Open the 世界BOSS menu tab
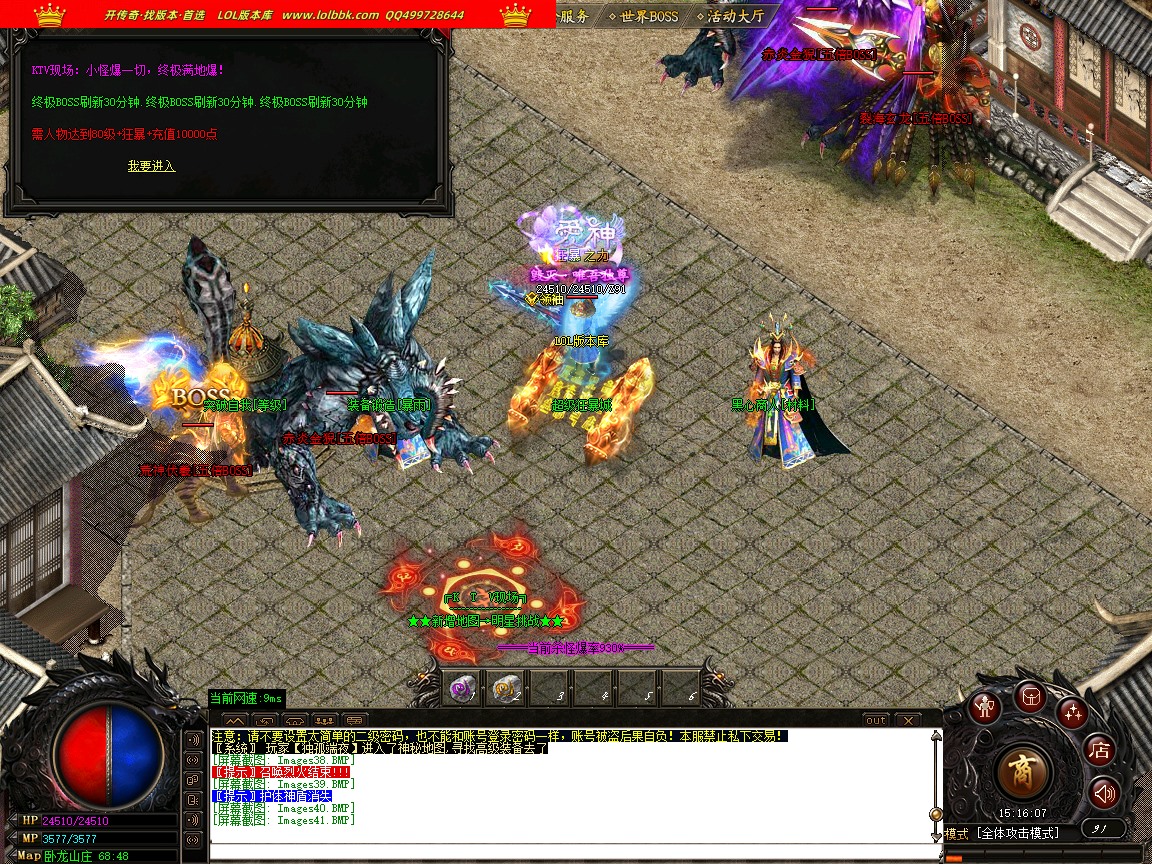Screen dimensions: 1152x864 (x=648, y=16)
